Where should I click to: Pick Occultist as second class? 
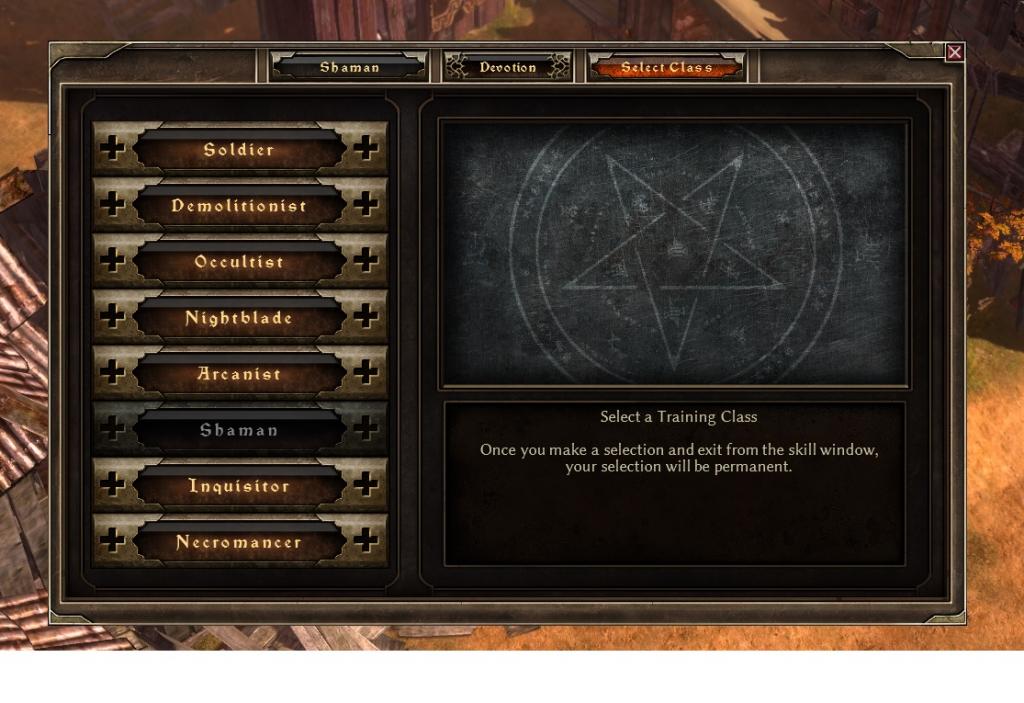(239, 262)
